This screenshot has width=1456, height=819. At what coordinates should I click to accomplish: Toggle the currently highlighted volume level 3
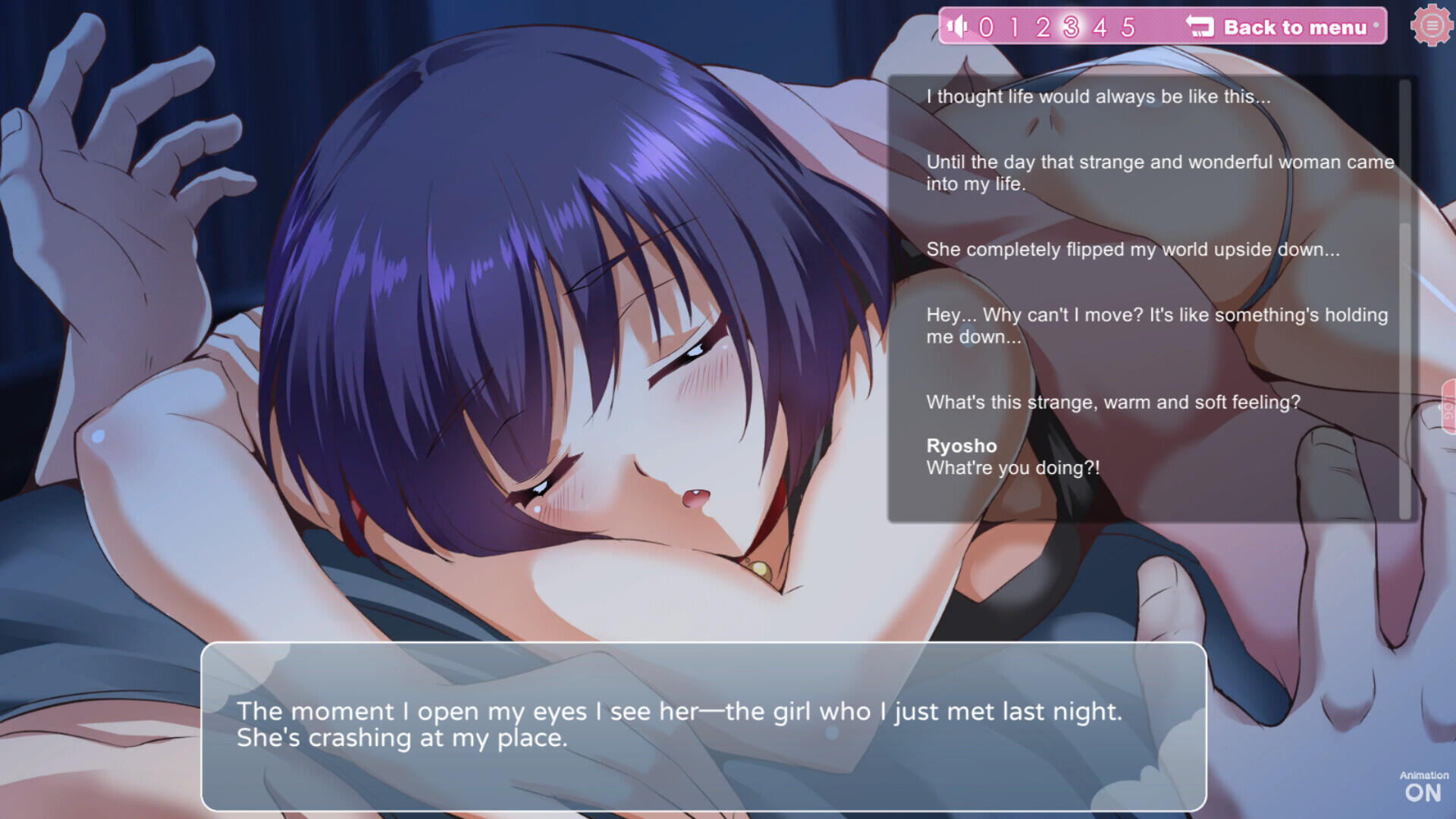pyautogui.click(x=1072, y=27)
